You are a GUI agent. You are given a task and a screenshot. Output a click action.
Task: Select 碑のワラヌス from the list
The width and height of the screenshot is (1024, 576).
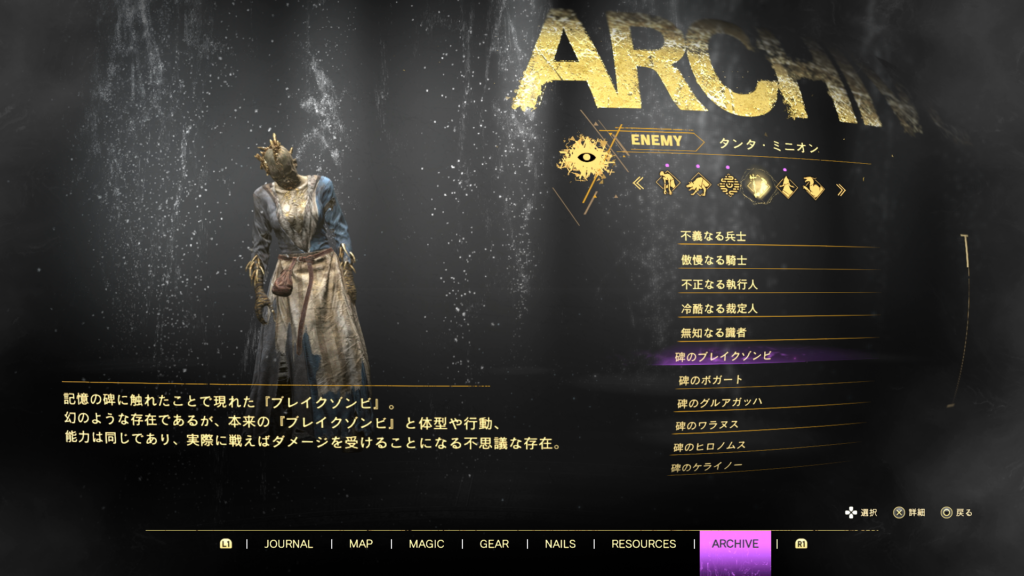[x=710, y=425]
